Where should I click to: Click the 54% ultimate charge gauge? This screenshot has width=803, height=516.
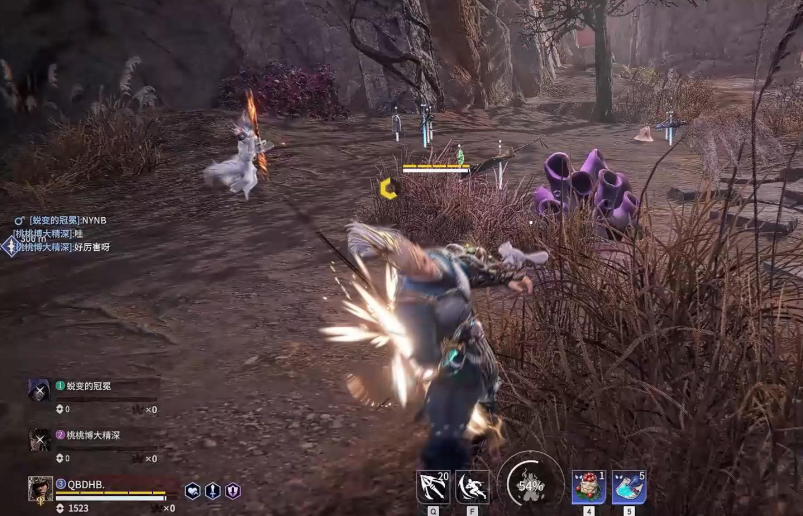coord(530,486)
